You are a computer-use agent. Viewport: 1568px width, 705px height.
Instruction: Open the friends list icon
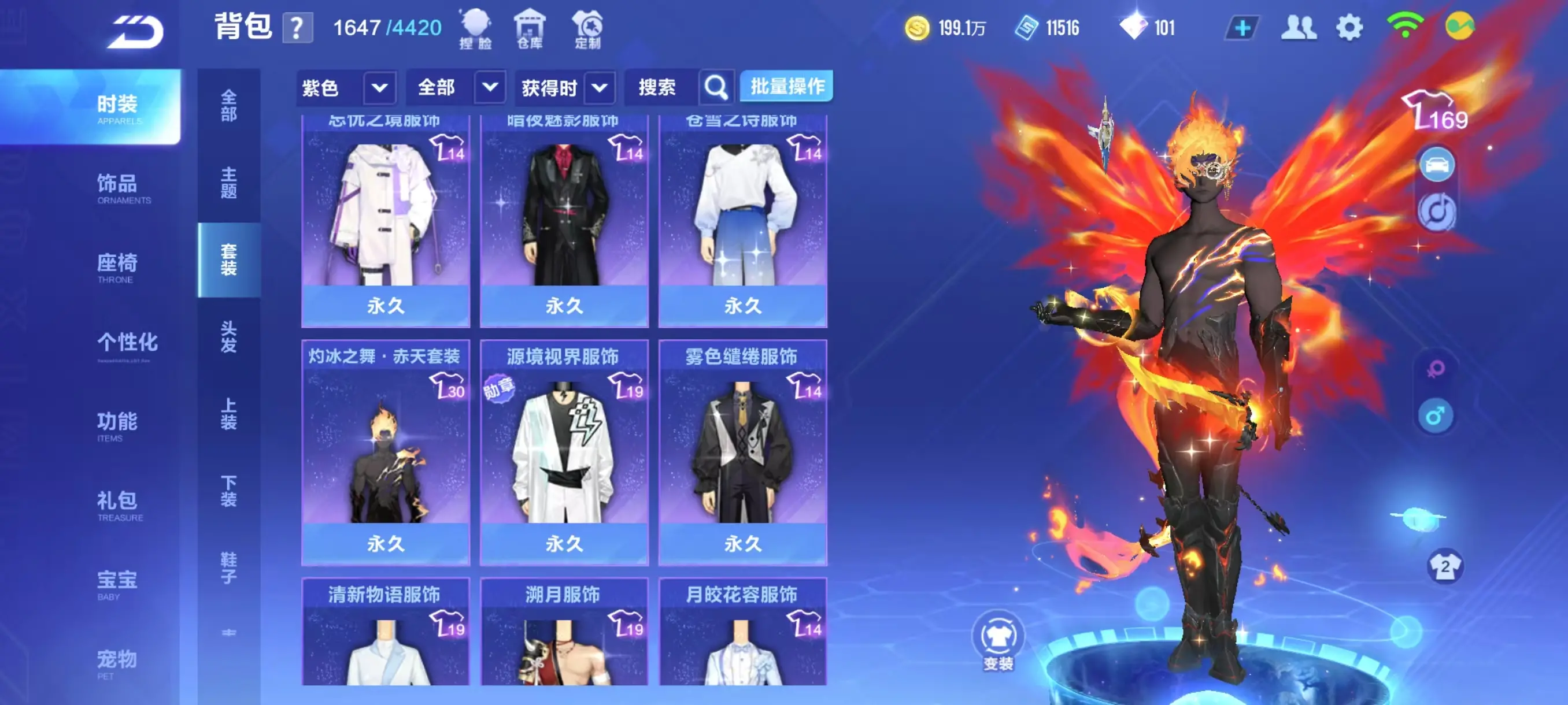coord(1300,27)
